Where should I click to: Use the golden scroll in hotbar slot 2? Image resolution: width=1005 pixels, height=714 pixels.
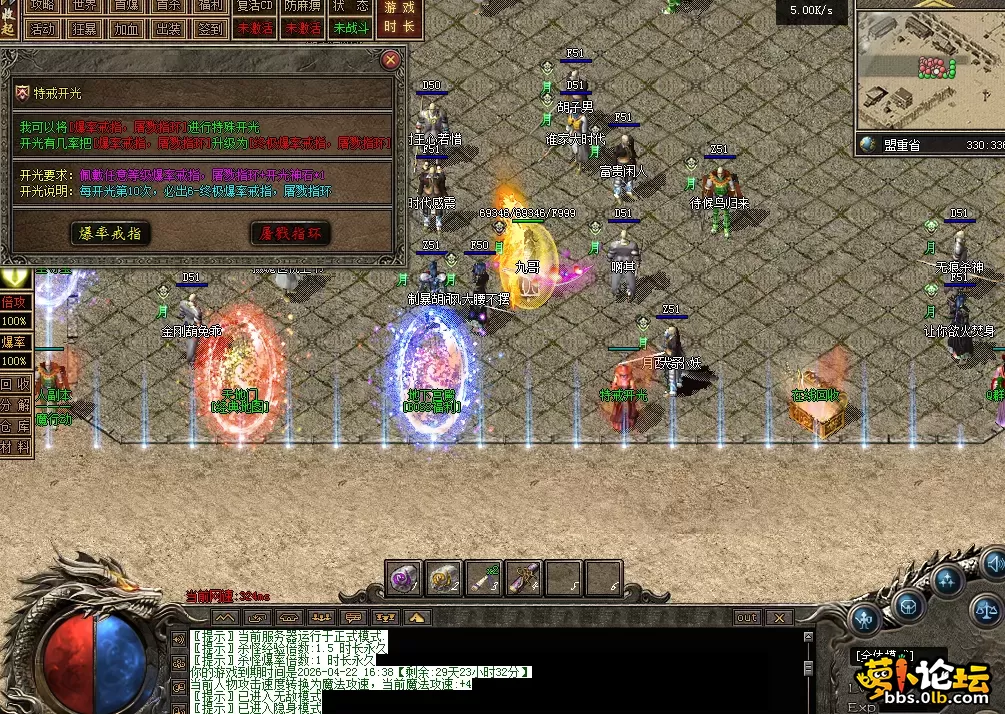[x=444, y=578]
